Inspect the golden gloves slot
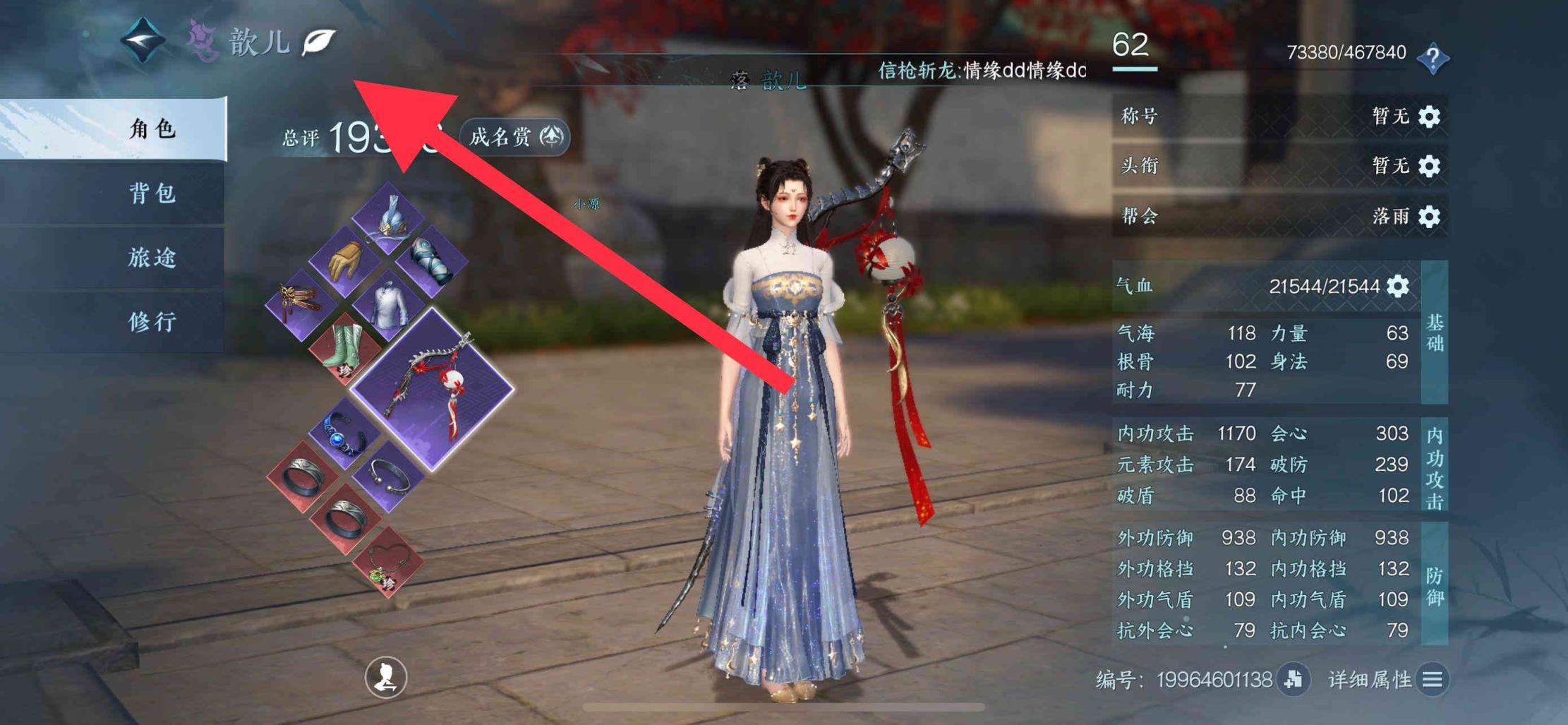The height and width of the screenshot is (725, 1568). (x=345, y=261)
